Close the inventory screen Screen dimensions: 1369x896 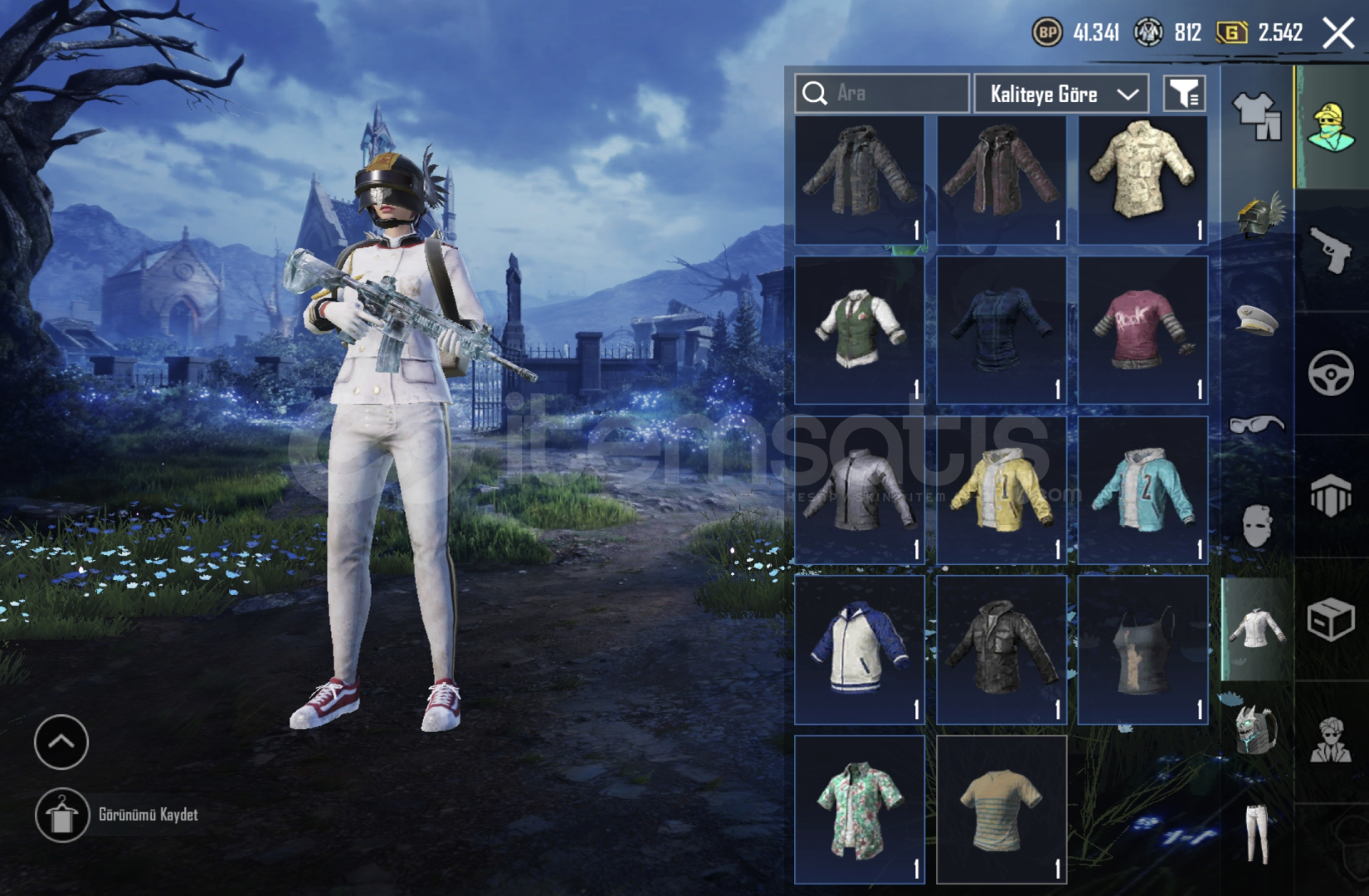click(x=1338, y=33)
